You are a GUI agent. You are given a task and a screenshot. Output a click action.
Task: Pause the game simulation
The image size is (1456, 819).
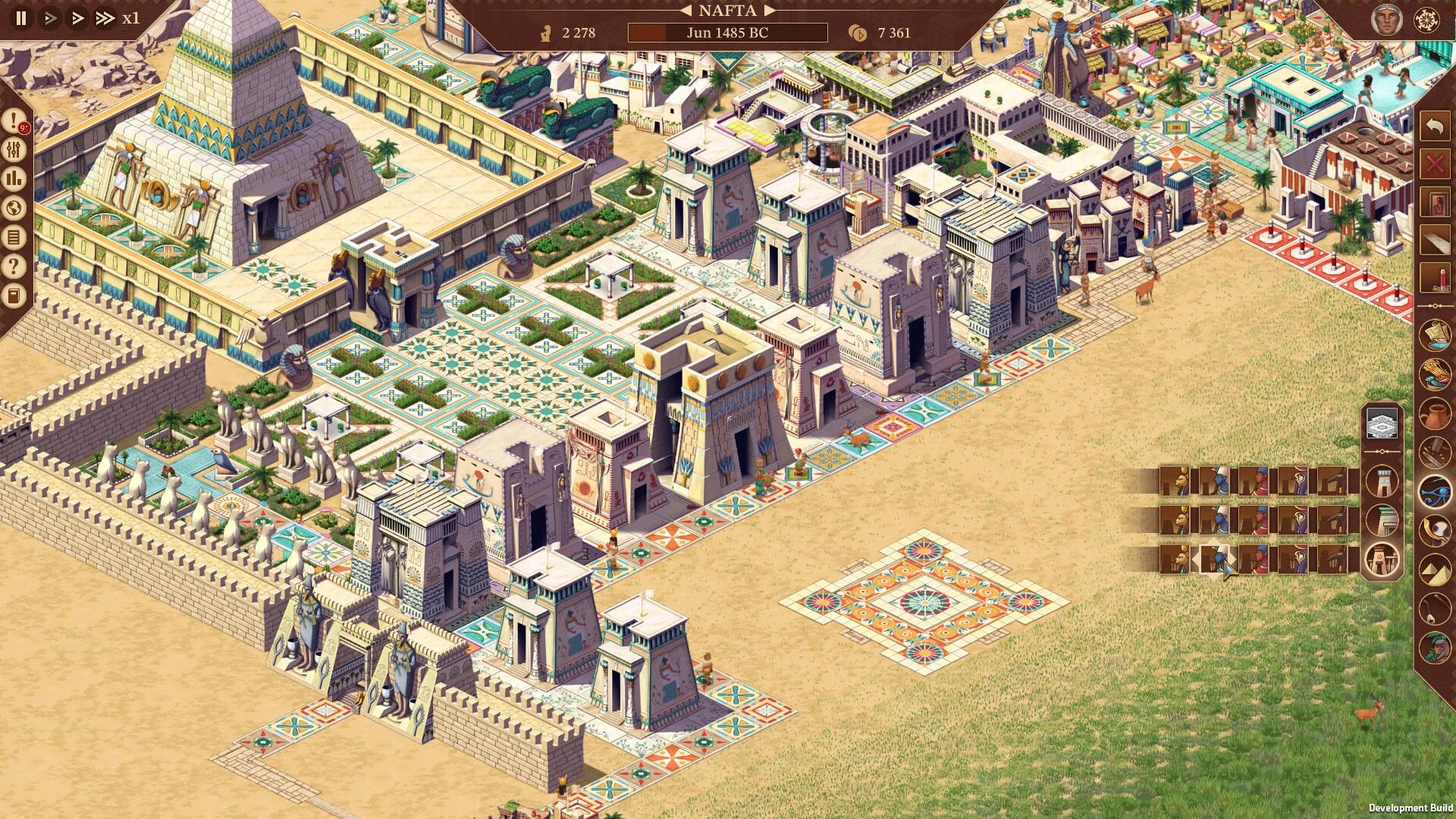(20, 17)
